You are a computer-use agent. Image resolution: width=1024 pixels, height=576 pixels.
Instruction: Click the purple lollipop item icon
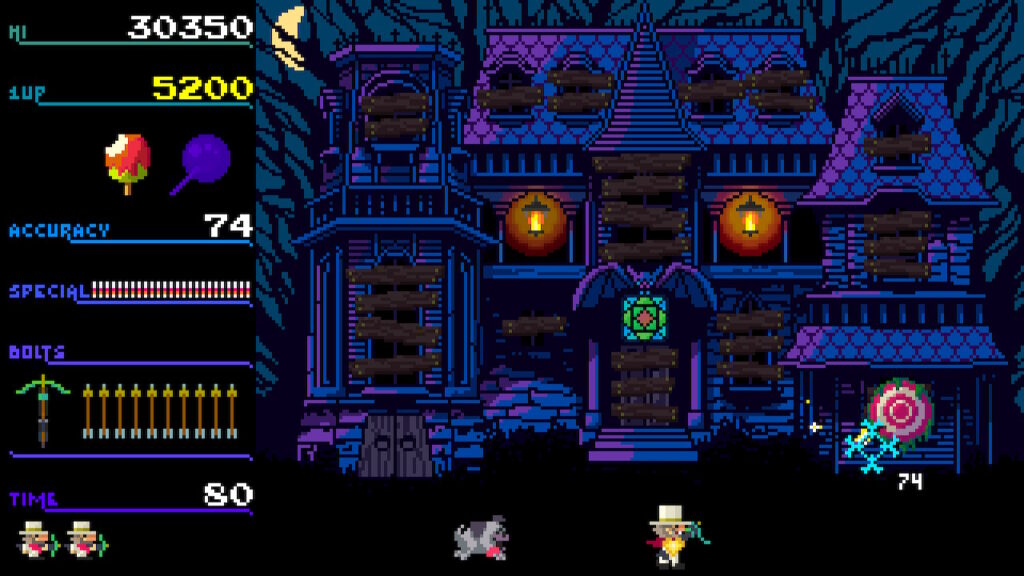tap(205, 160)
